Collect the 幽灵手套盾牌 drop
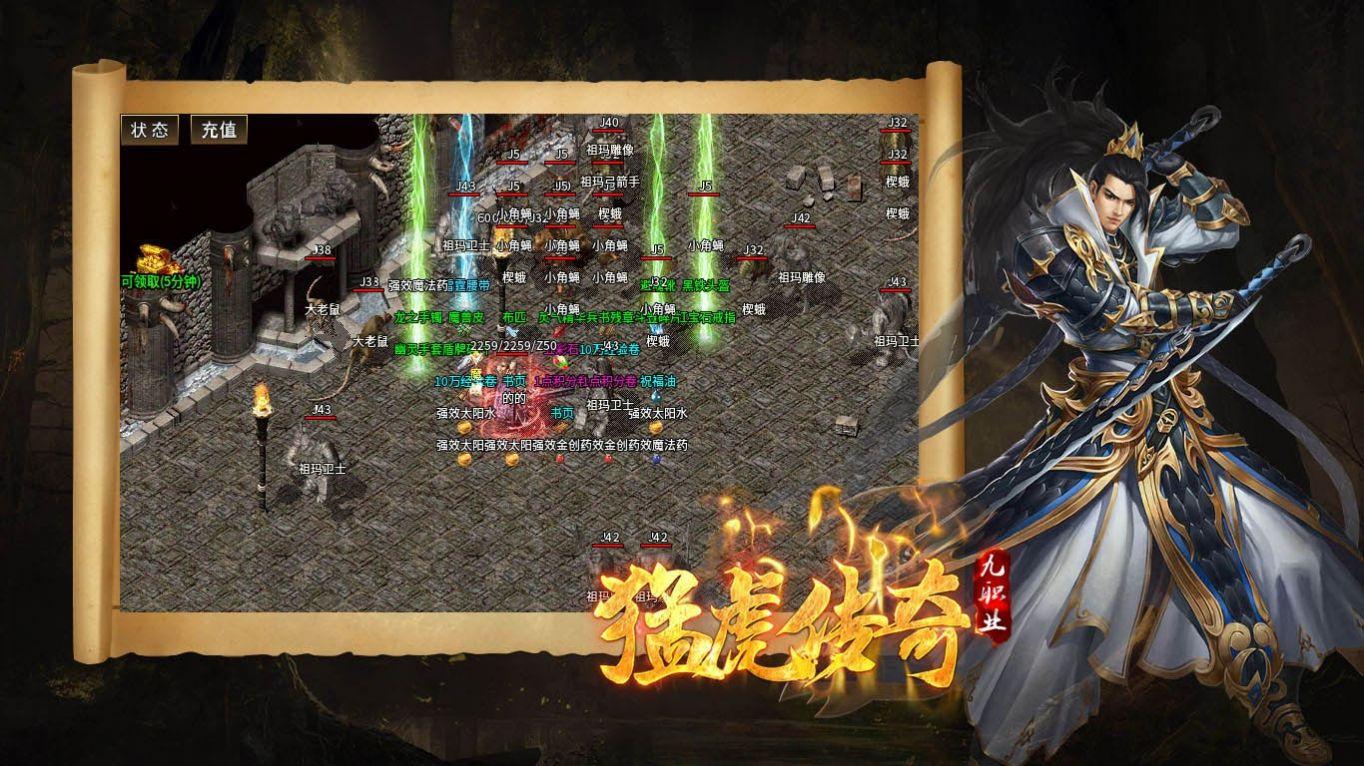The image size is (1364, 766). [x=430, y=349]
